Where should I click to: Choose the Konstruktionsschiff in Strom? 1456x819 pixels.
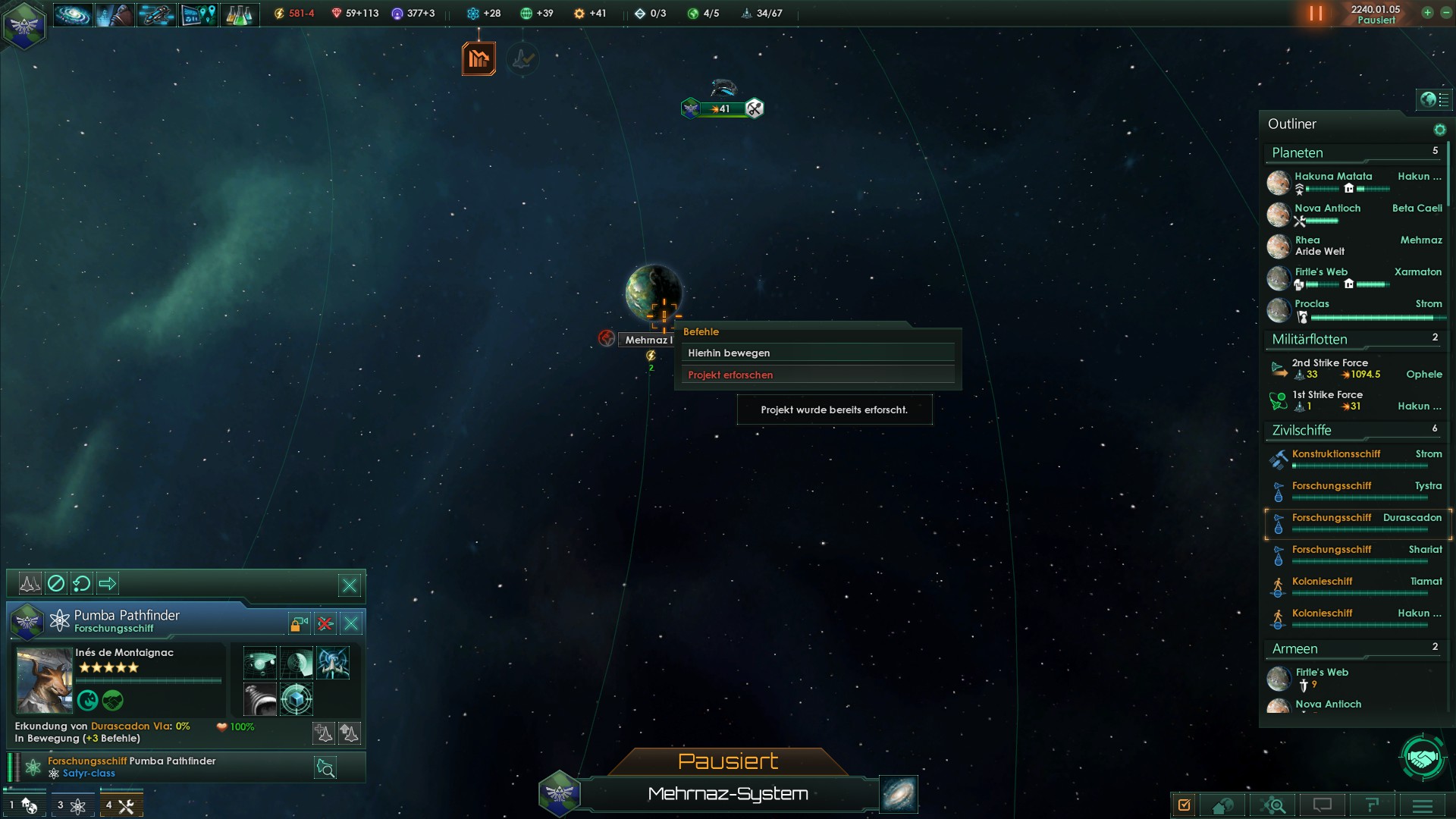click(1336, 454)
